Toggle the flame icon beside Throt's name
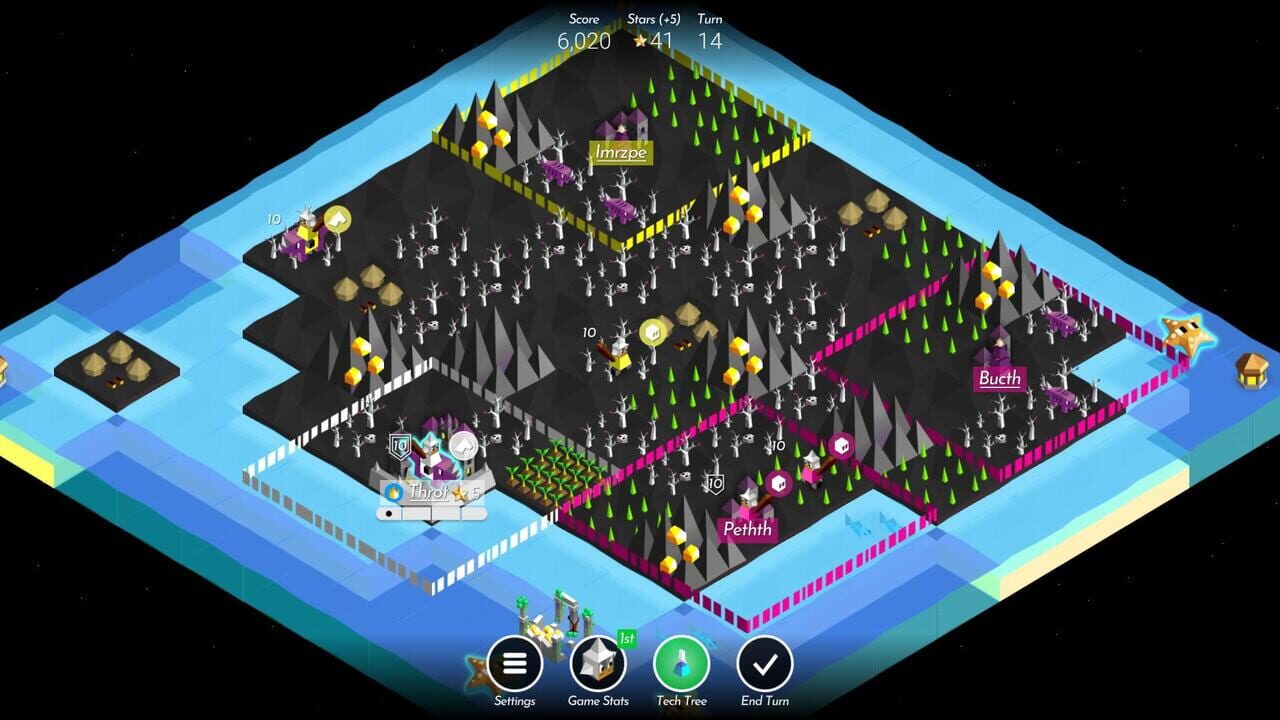The width and height of the screenshot is (1280, 720). tap(393, 492)
